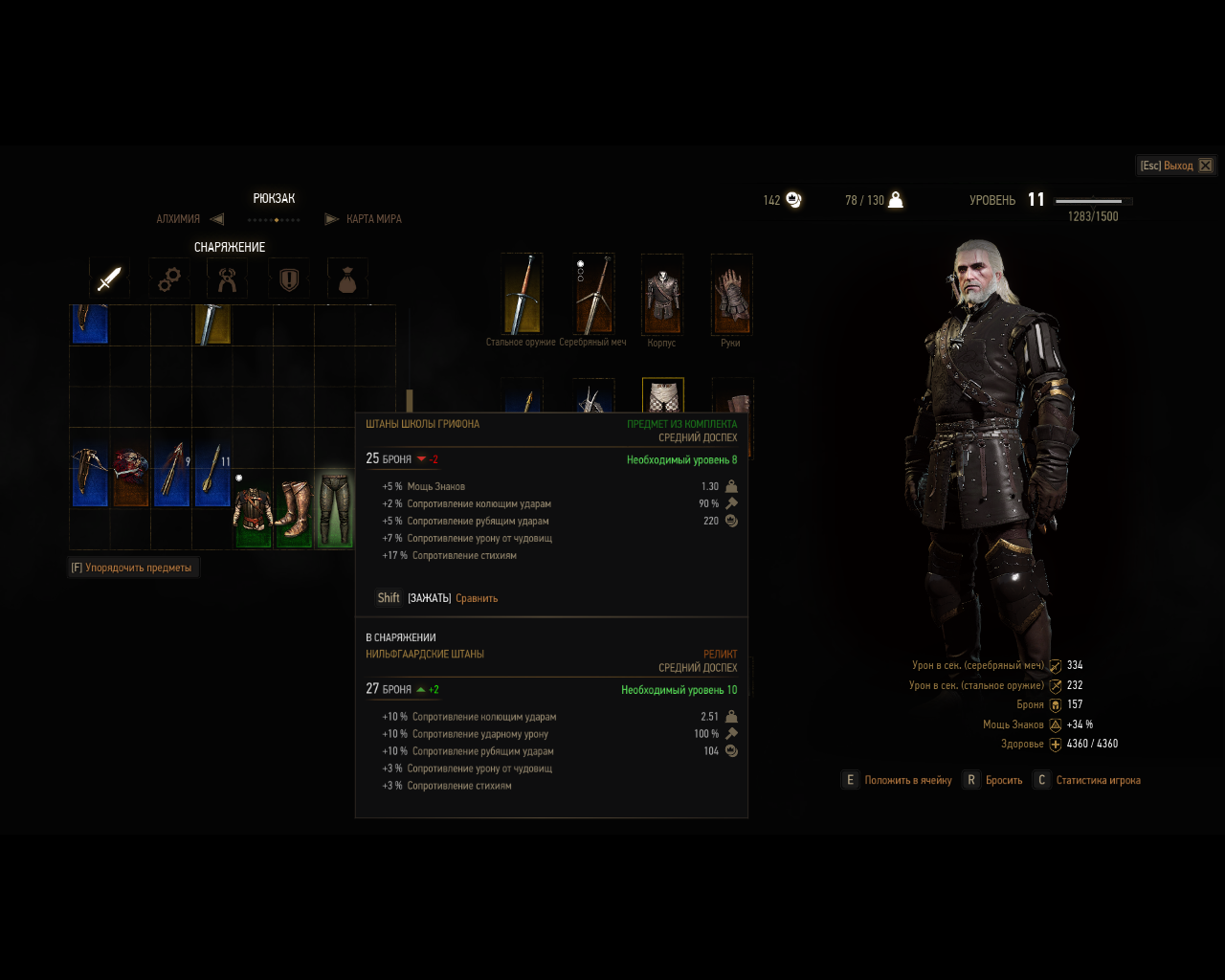Select the chest armor in the backpack
The image size is (1225, 980).
[254, 508]
